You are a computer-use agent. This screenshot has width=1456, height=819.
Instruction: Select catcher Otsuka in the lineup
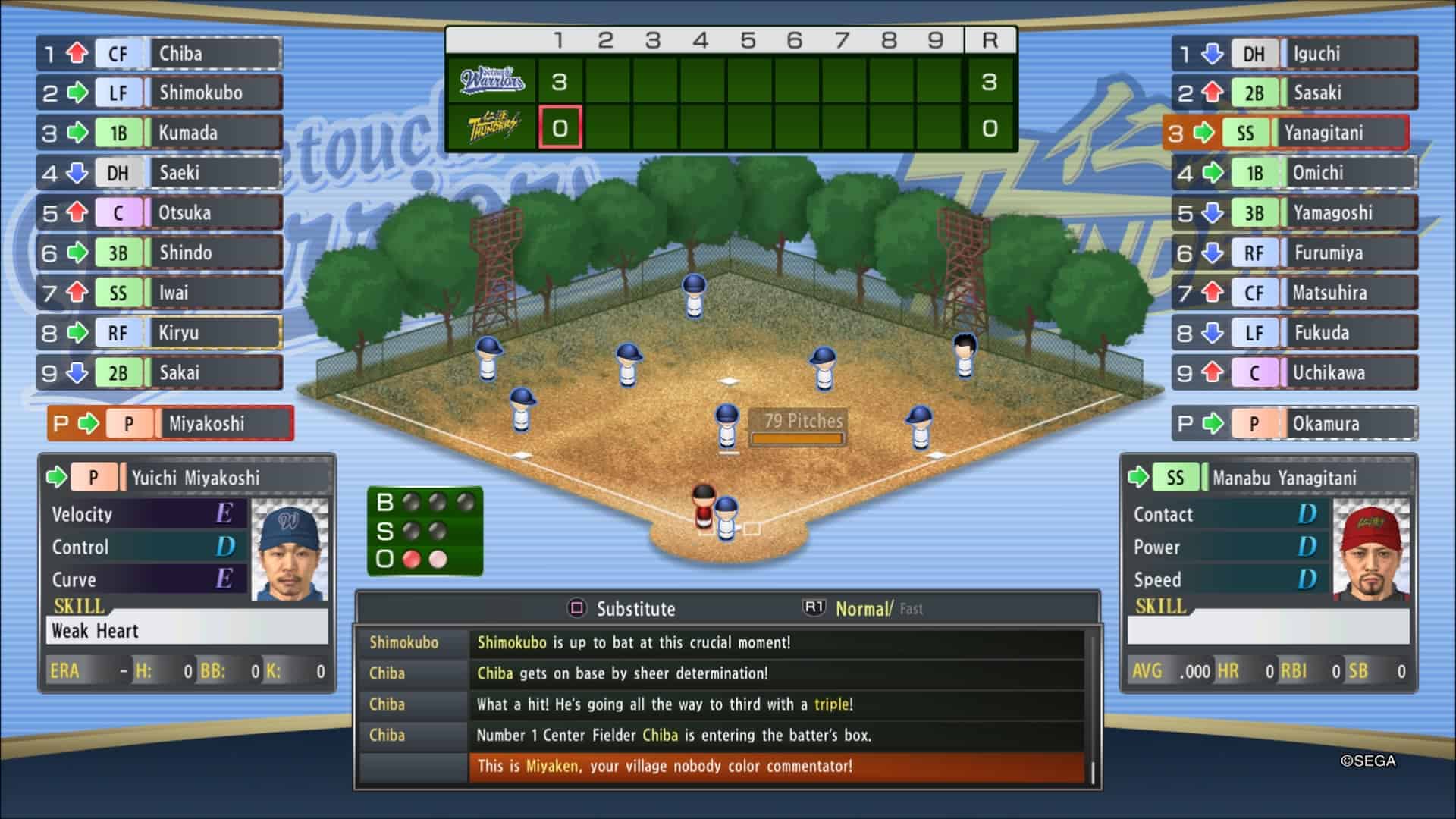(161, 213)
